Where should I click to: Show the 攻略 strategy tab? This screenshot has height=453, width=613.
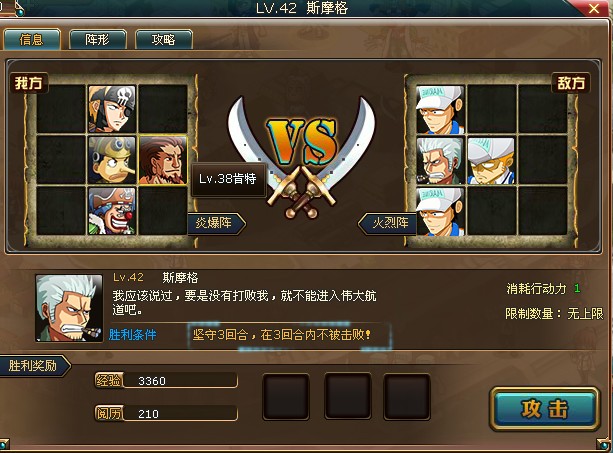coord(163,40)
